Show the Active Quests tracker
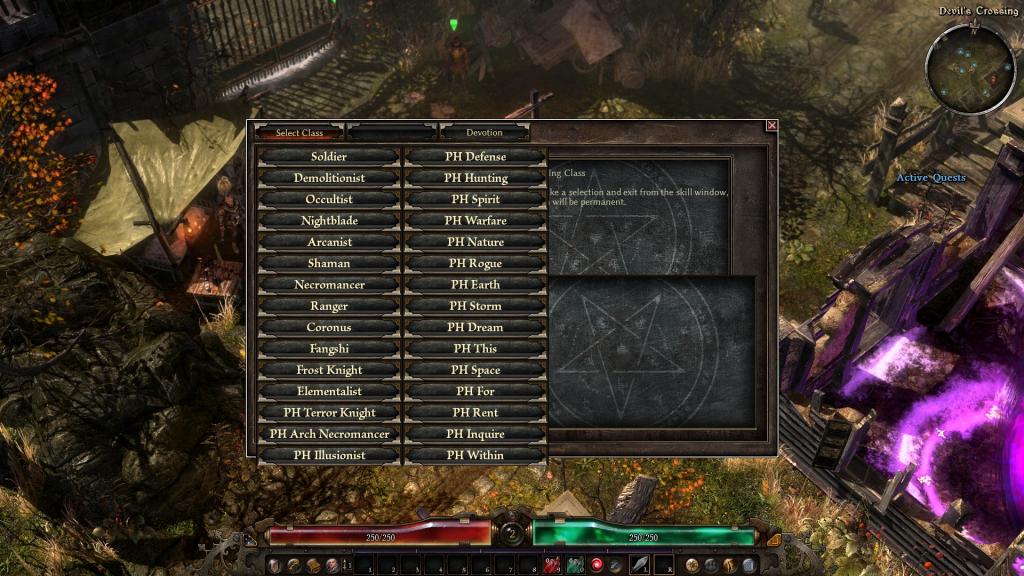Screen dimensions: 1024x576 click(x=930, y=178)
